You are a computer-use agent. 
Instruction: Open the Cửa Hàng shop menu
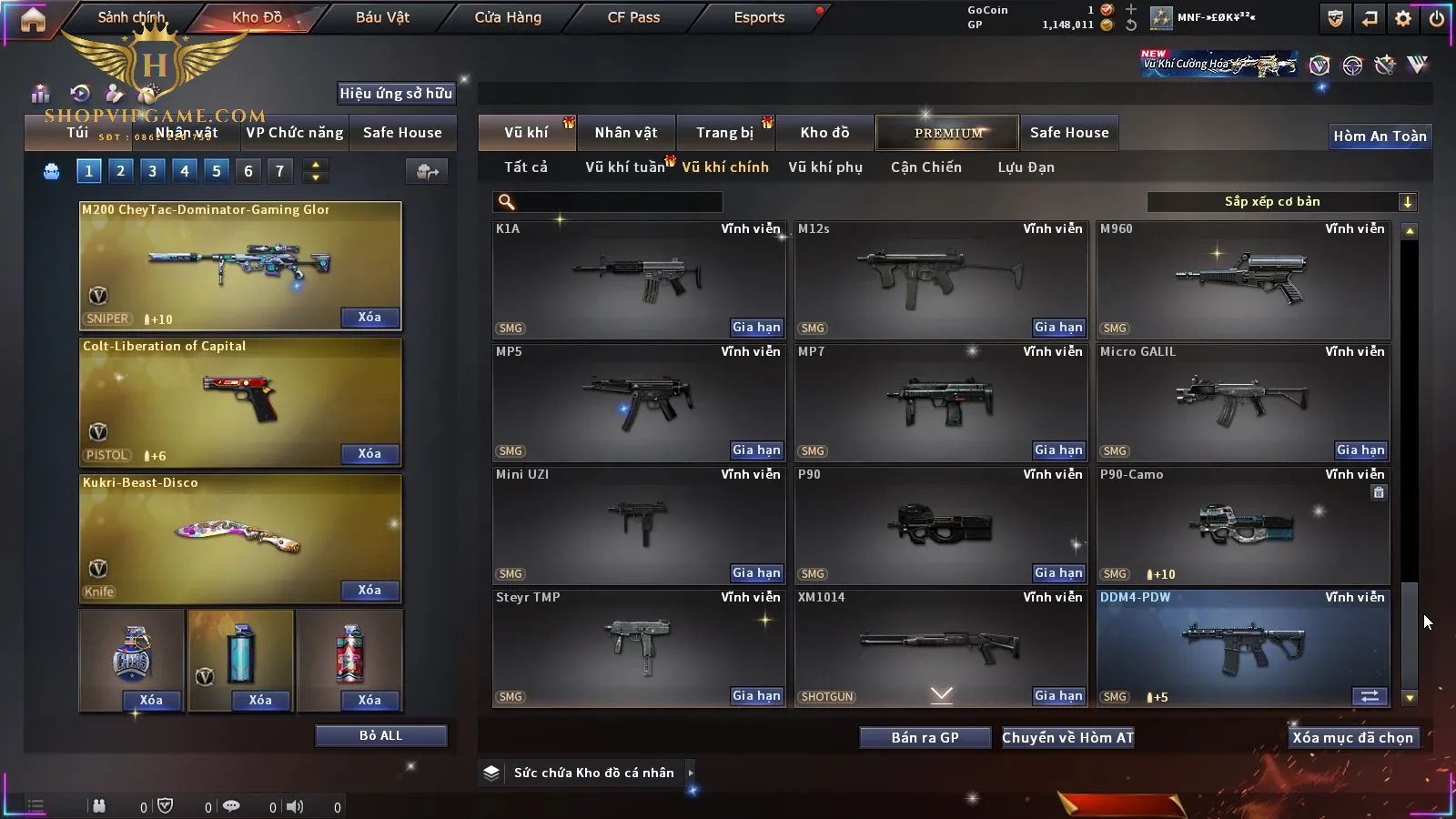(508, 17)
